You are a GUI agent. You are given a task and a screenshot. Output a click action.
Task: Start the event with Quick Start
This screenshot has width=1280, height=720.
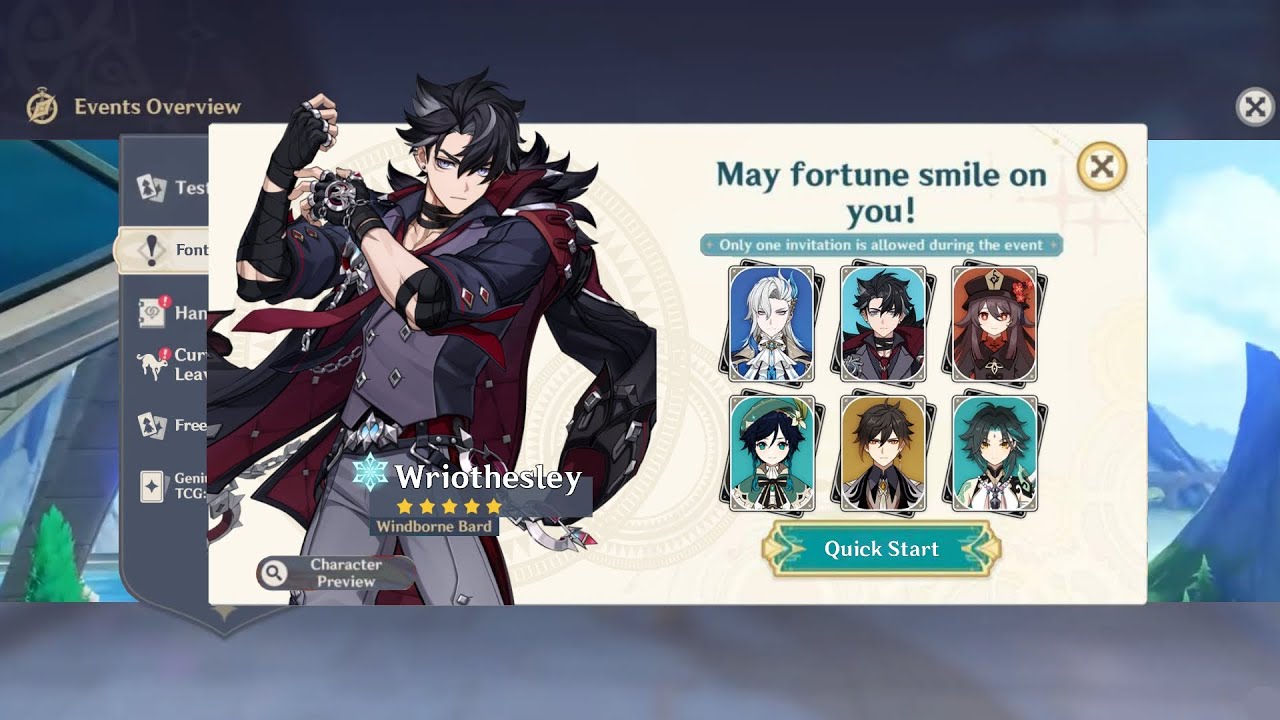point(881,549)
